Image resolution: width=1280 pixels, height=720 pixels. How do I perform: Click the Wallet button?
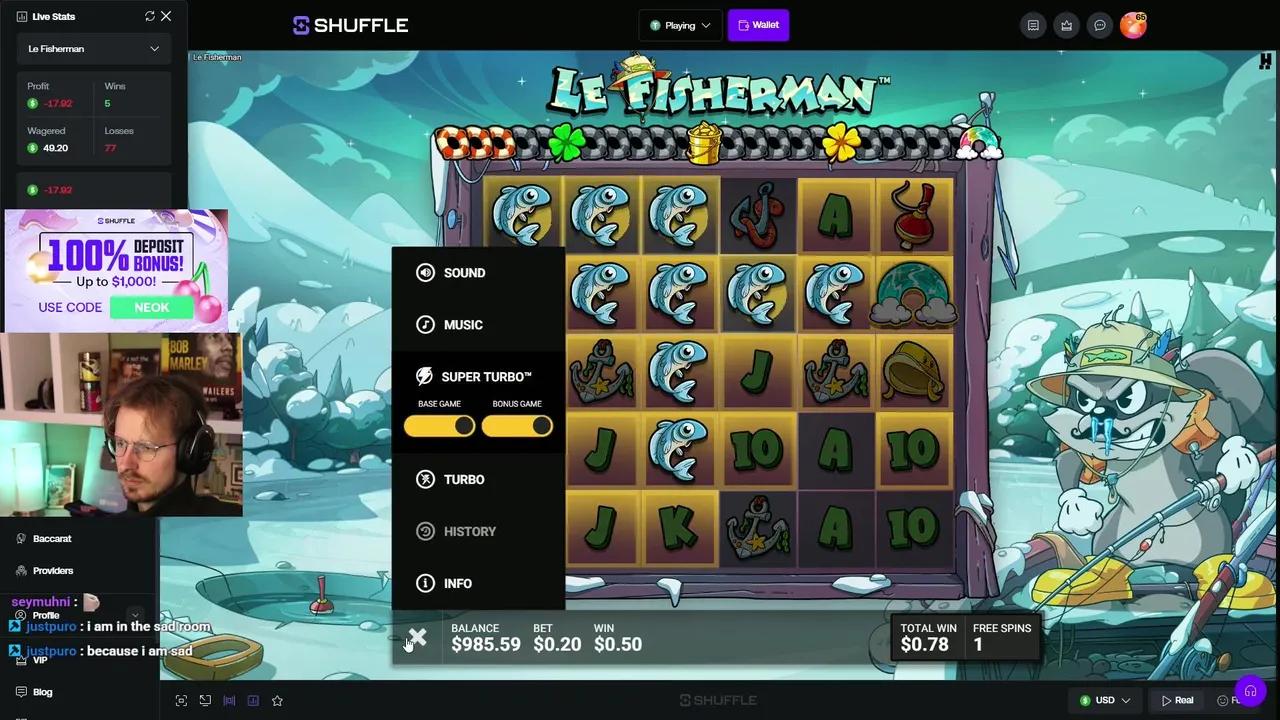click(x=758, y=25)
